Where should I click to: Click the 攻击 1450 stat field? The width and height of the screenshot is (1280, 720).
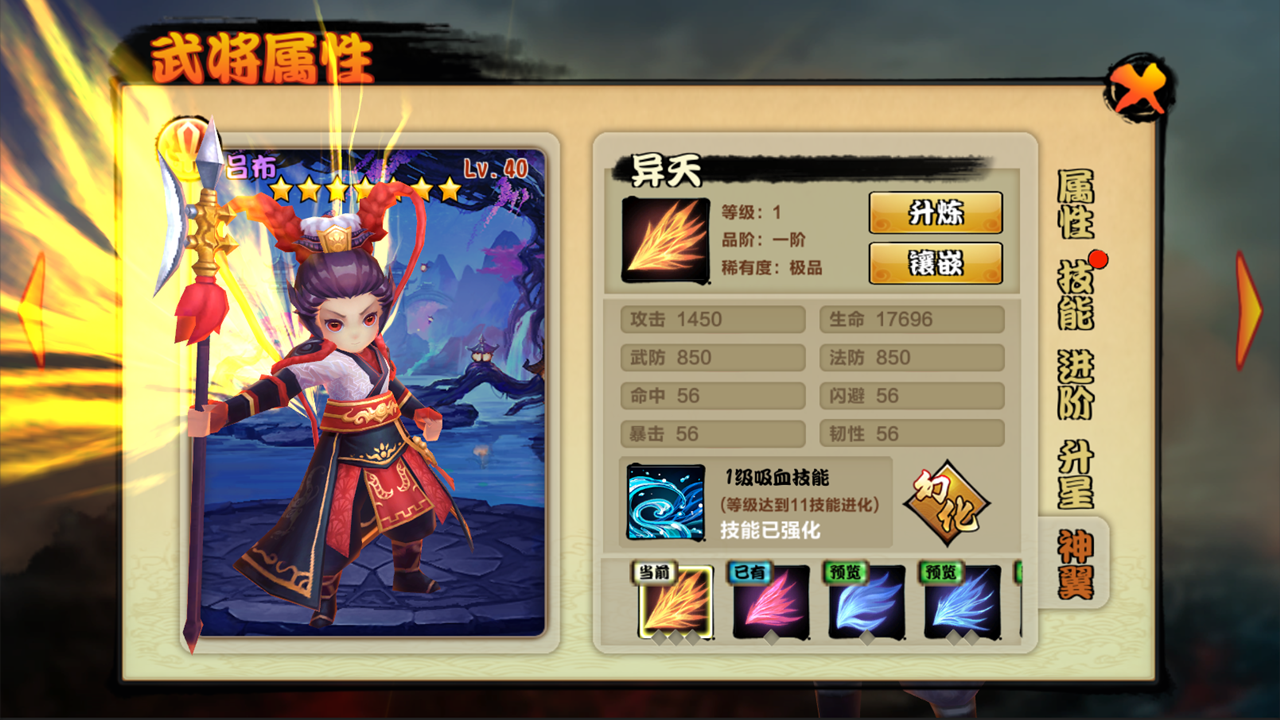(x=712, y=319)
